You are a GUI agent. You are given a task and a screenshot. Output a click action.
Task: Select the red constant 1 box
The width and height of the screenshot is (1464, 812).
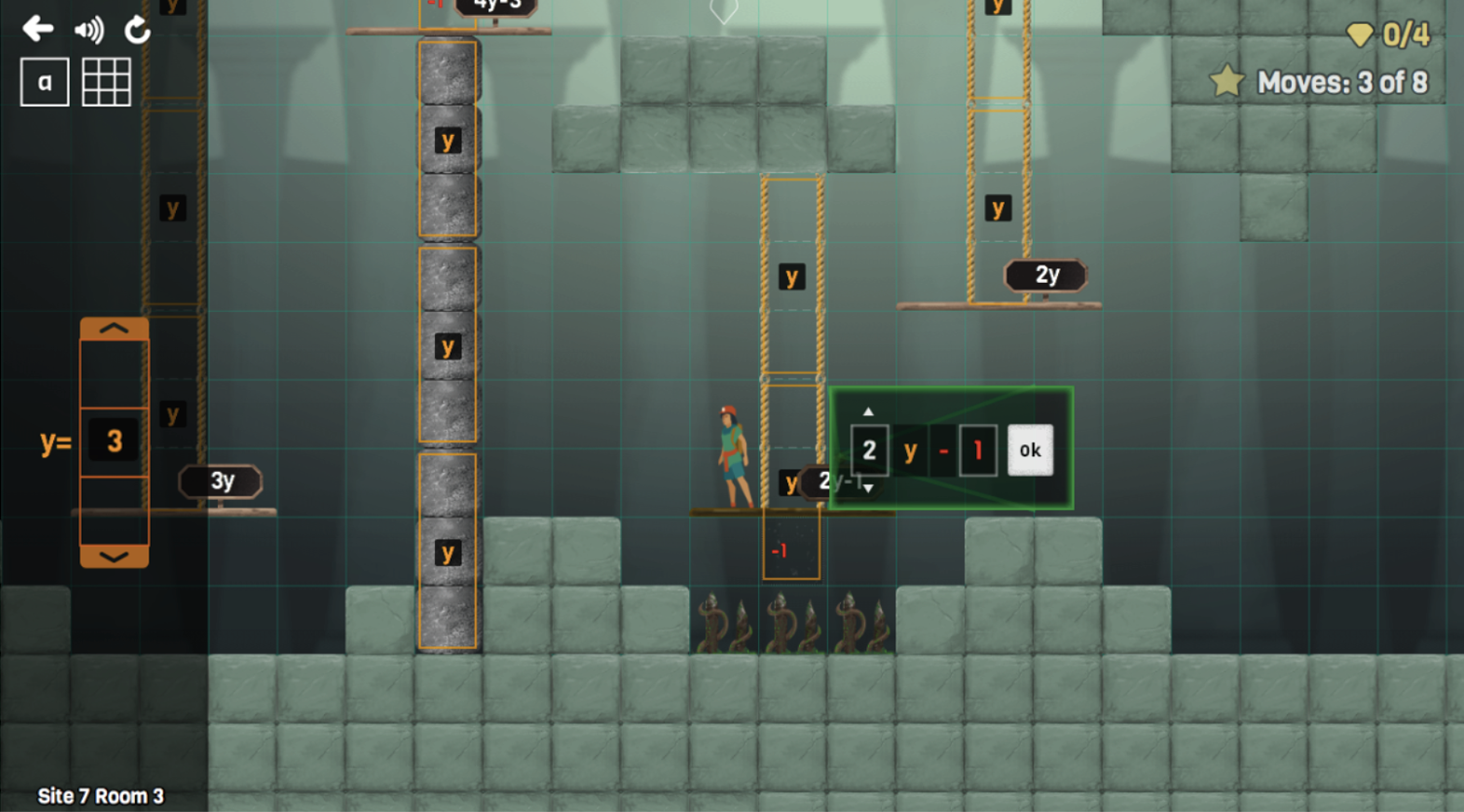pos(978,451)
